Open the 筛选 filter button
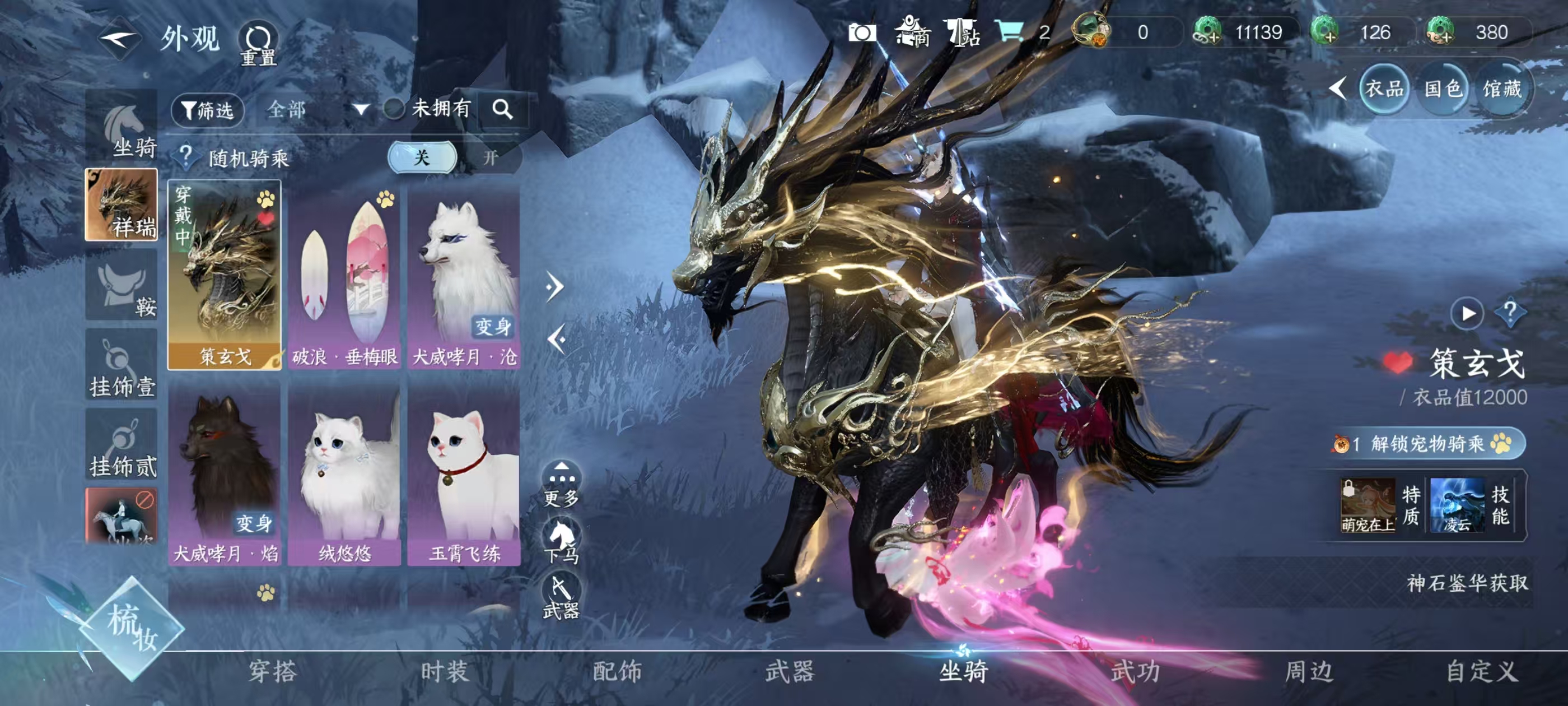Image resolution: width=1568 pixels, height=706 pixels. point(208,110)
